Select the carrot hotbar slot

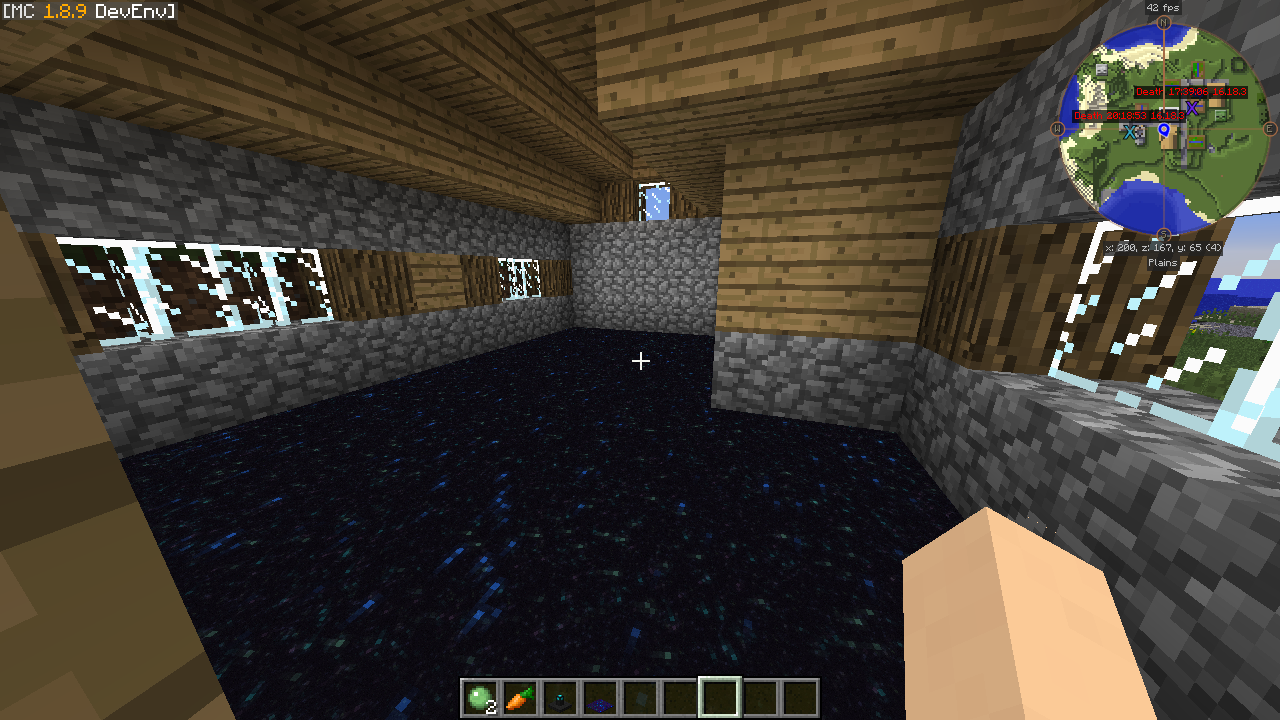point(519,698)
